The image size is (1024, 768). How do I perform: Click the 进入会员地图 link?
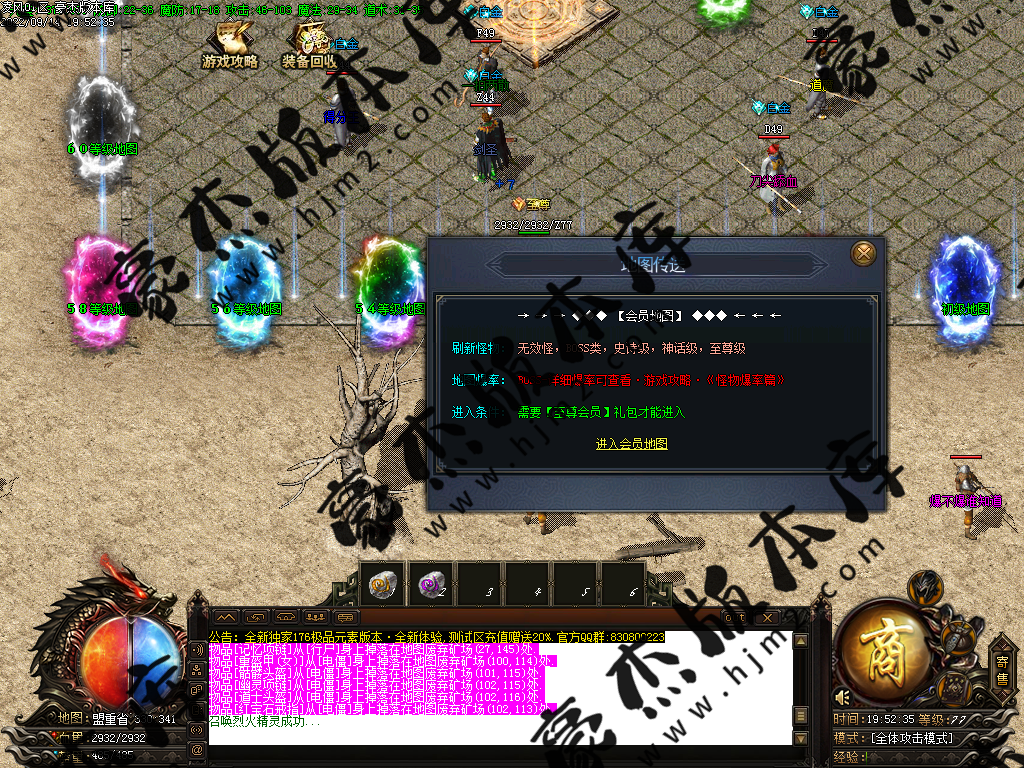point(631,444)
